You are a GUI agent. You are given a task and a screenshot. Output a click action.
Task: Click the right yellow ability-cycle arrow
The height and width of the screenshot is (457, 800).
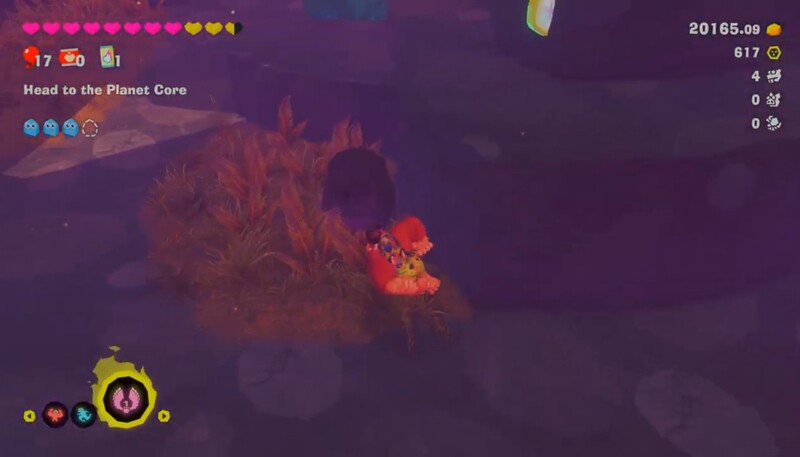pyautogui.click(x=164, y=416)
